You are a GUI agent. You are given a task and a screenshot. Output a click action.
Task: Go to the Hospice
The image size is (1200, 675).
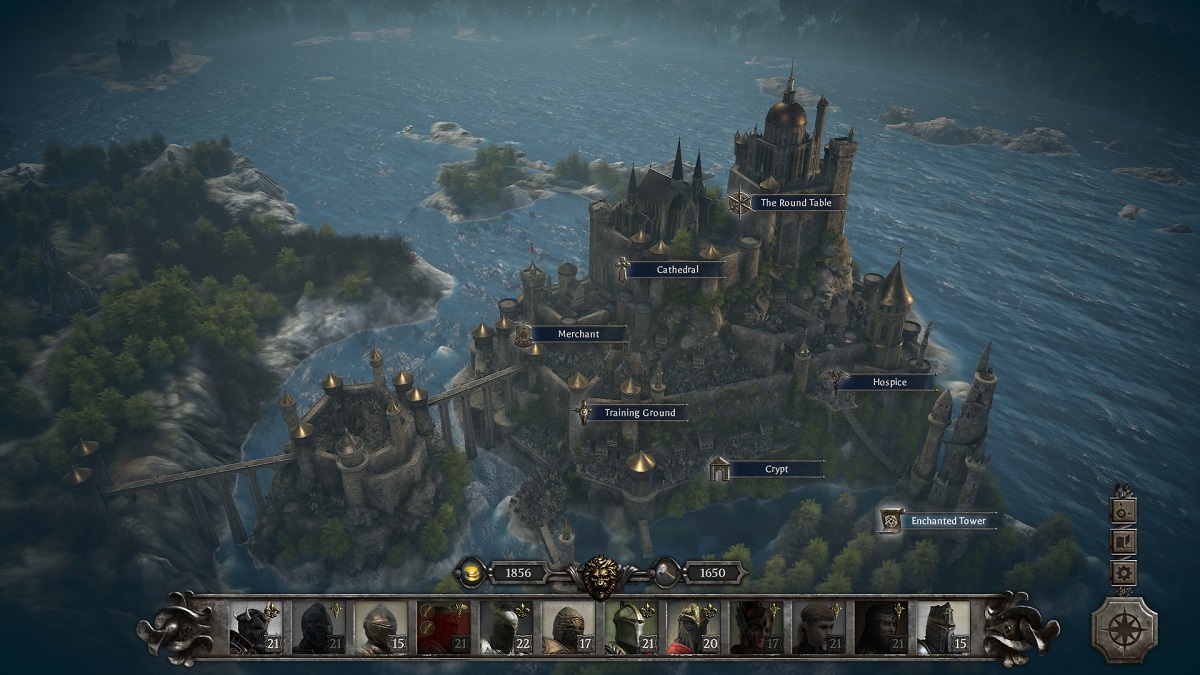(886, 382)
